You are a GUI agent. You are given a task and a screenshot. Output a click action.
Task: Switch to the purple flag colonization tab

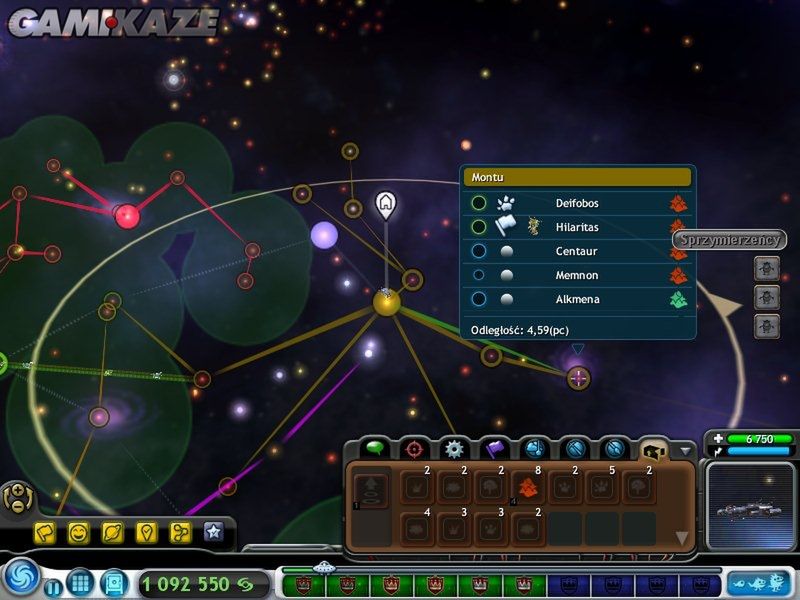click(495, 449)
